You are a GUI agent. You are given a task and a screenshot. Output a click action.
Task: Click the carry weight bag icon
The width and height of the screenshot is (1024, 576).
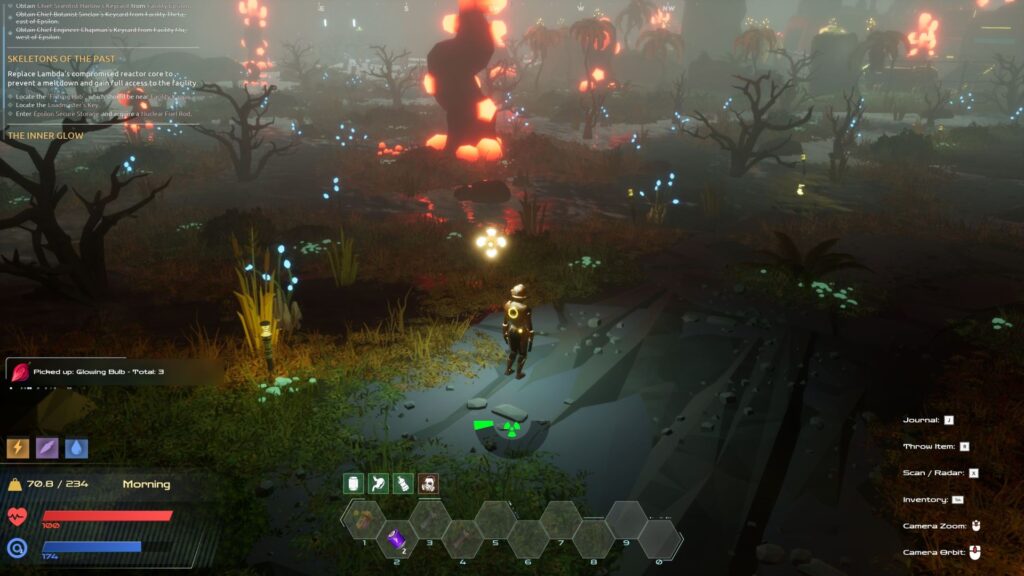point(15,485)
